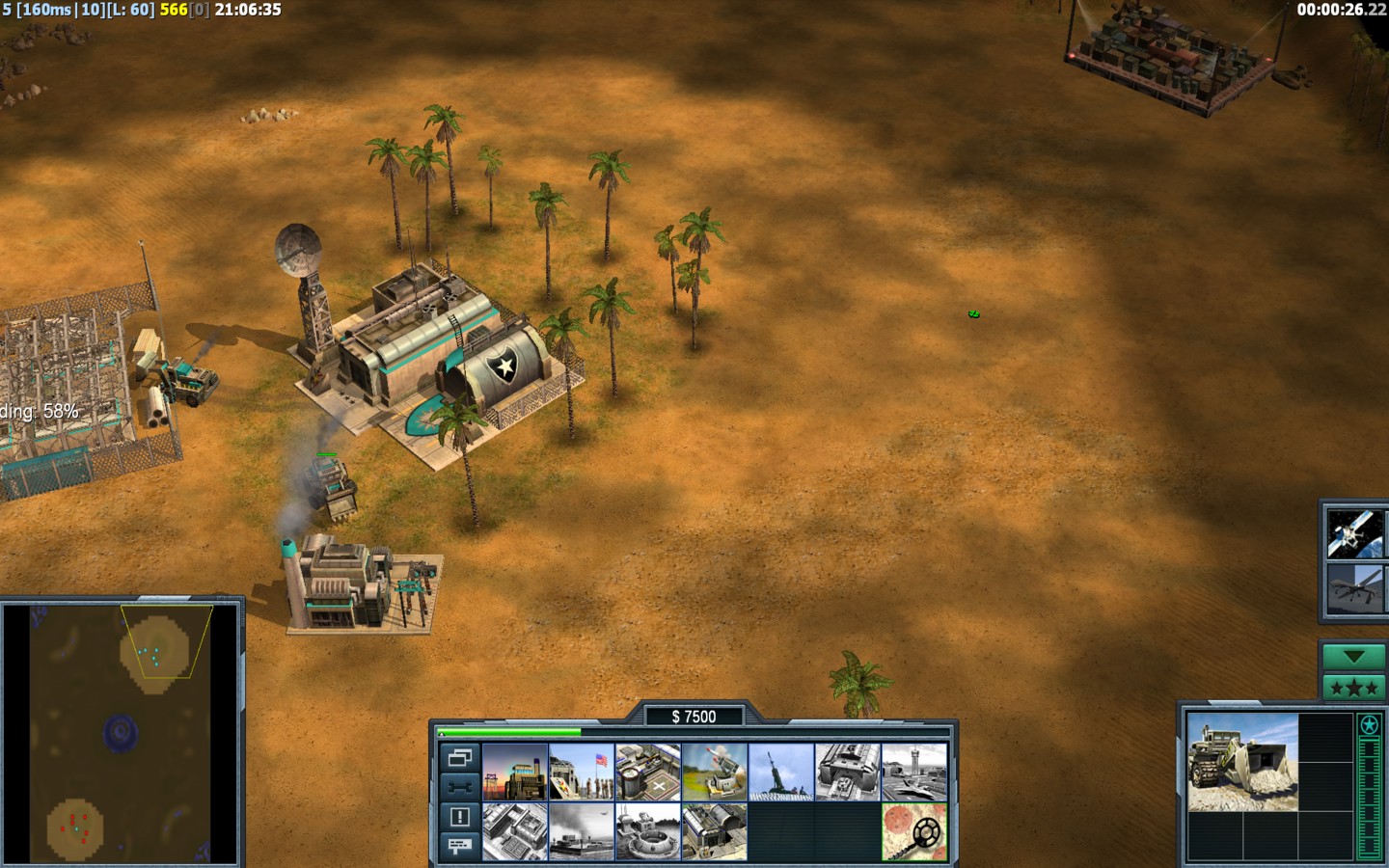Image resolution: width=1389 pixels, height=868 pixels.
Task: Click the overlapping windows button
Action: pyautogui.click(x=459, y=757)
